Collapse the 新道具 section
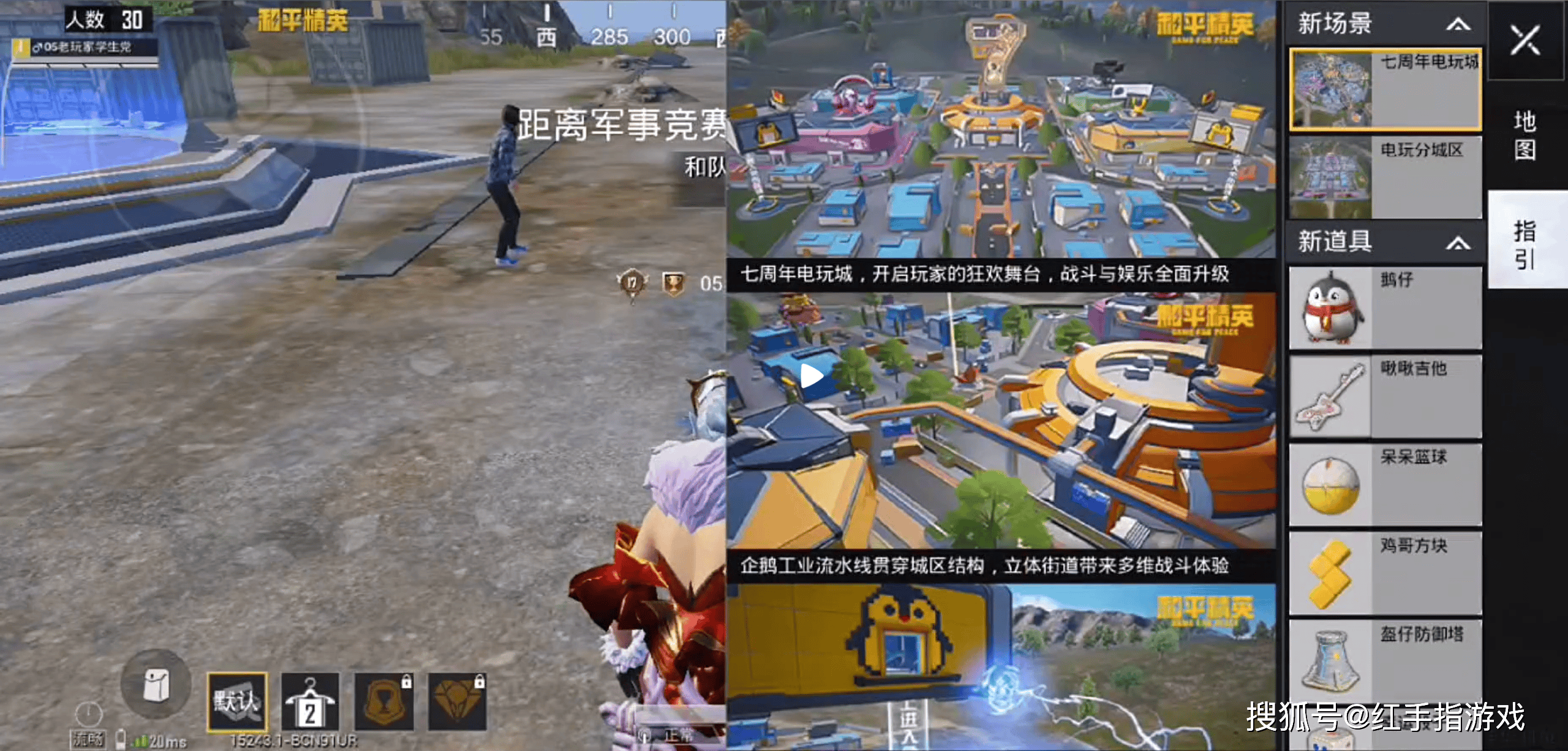This screenshot has height=751, width=1568. click(1458, 243)
